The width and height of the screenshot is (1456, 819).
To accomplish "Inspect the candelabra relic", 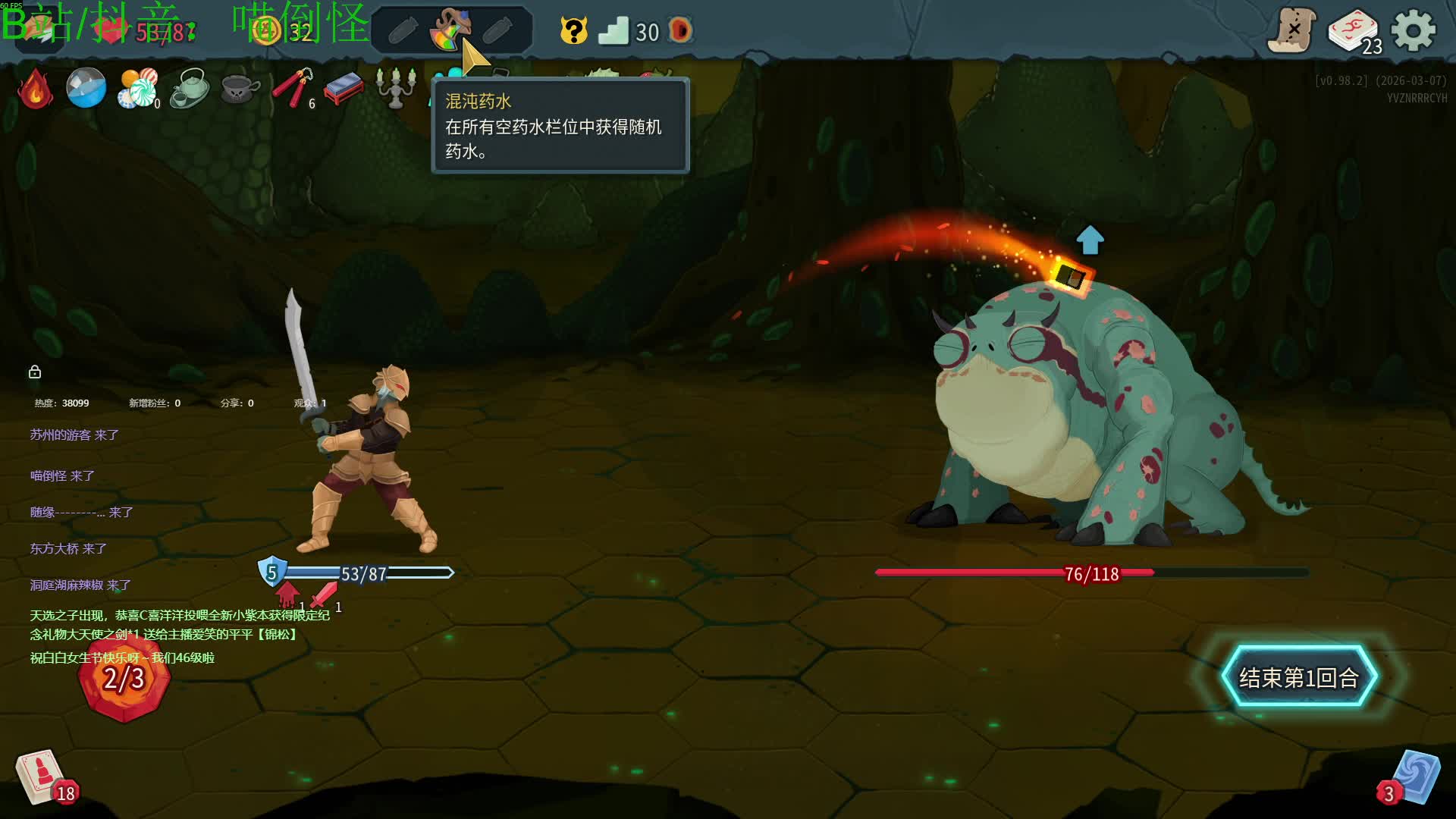I will [x=395, y=89].
